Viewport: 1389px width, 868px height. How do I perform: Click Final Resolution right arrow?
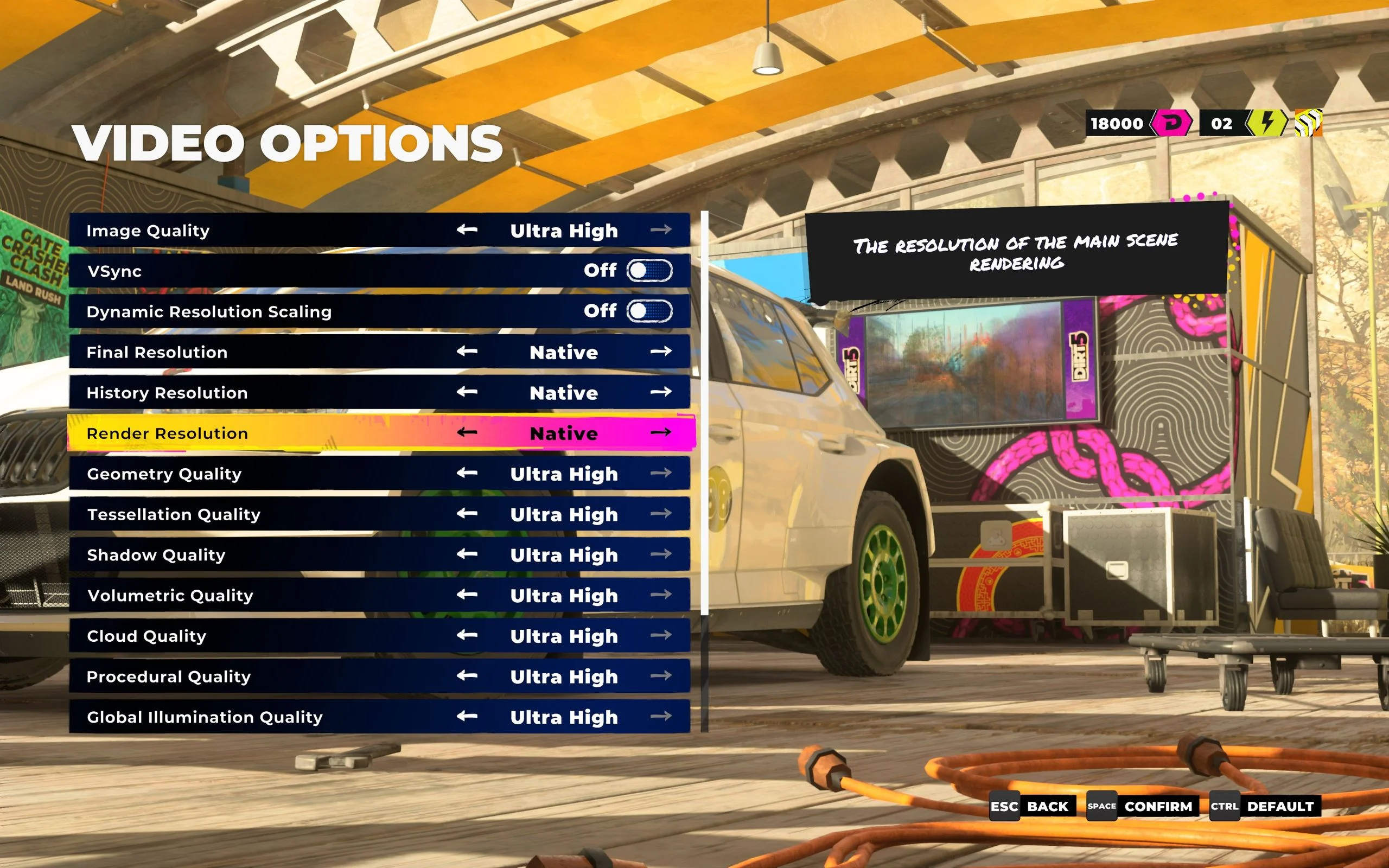(x=661, y=352)
